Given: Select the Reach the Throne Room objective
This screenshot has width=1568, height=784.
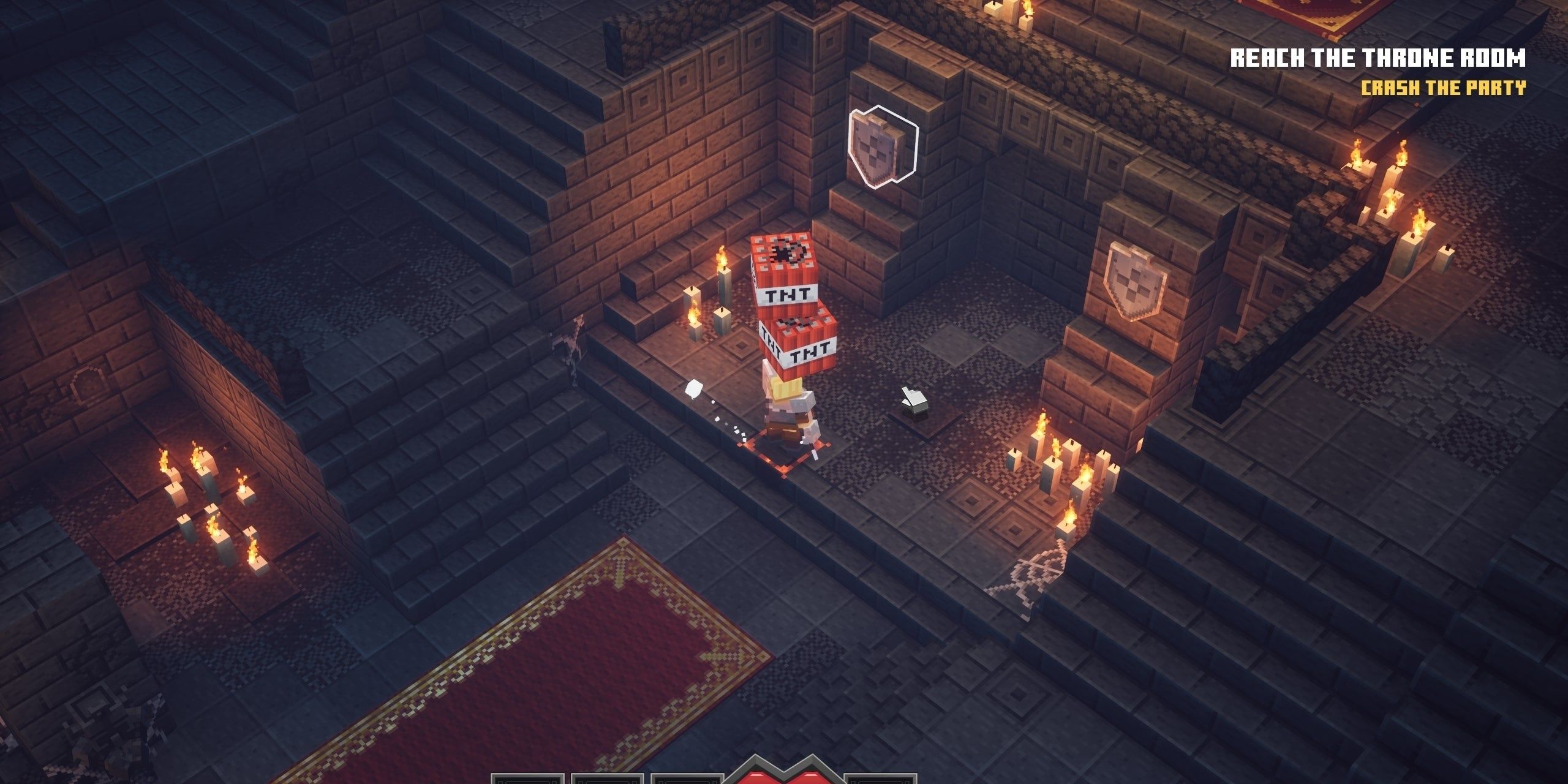Looking at the screenshot, I should point(1378,59).
